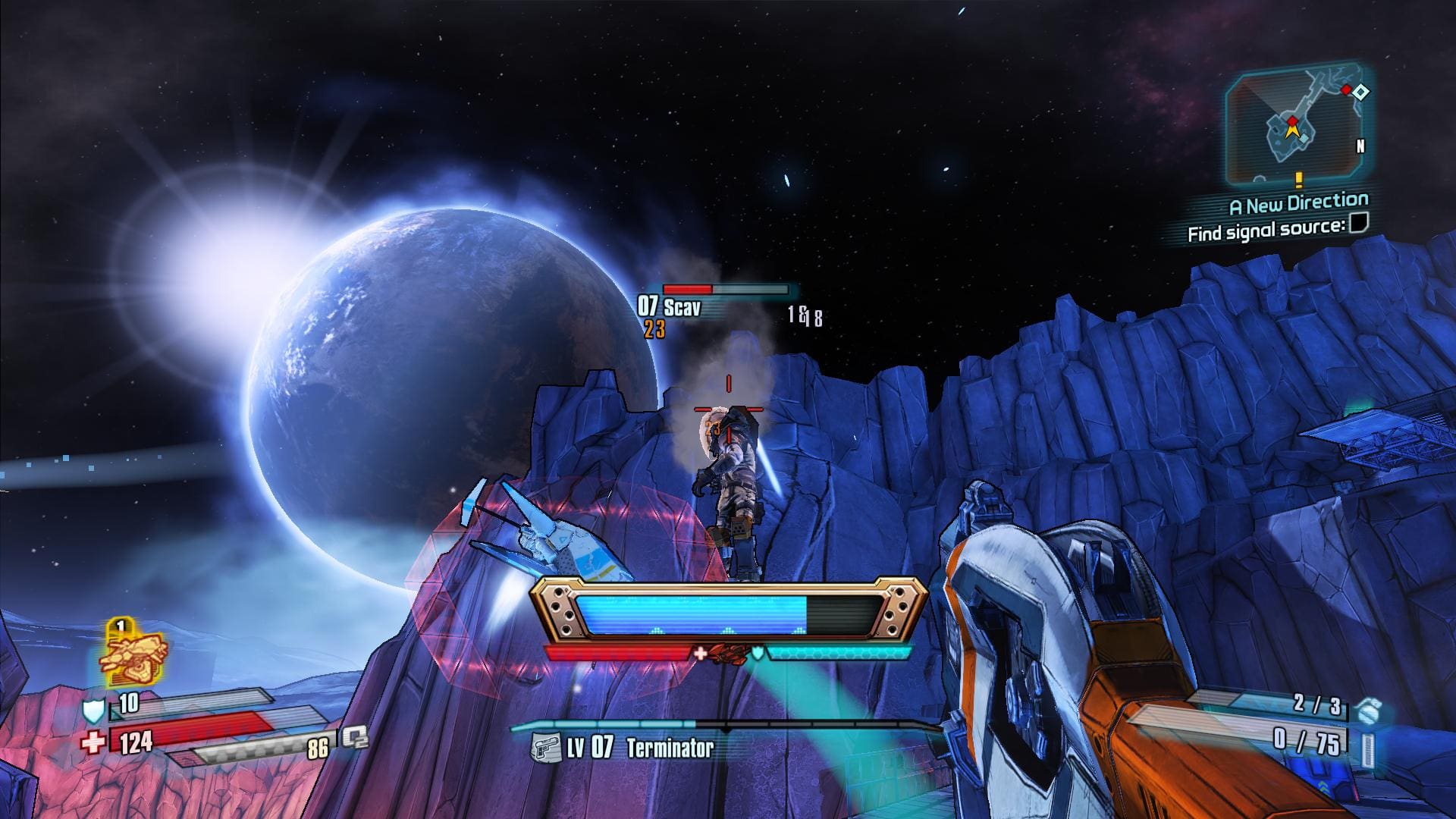Click the shield icon beside the shield bar
Screen dimensions: 1456x819
click(x=93, y=710)
